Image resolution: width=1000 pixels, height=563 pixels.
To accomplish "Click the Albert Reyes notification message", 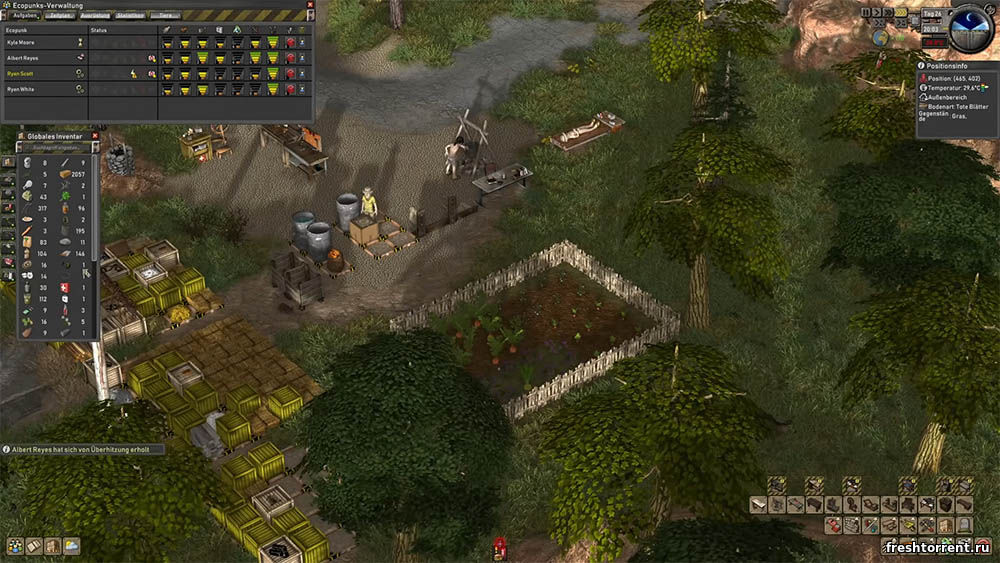I will 82,450.
